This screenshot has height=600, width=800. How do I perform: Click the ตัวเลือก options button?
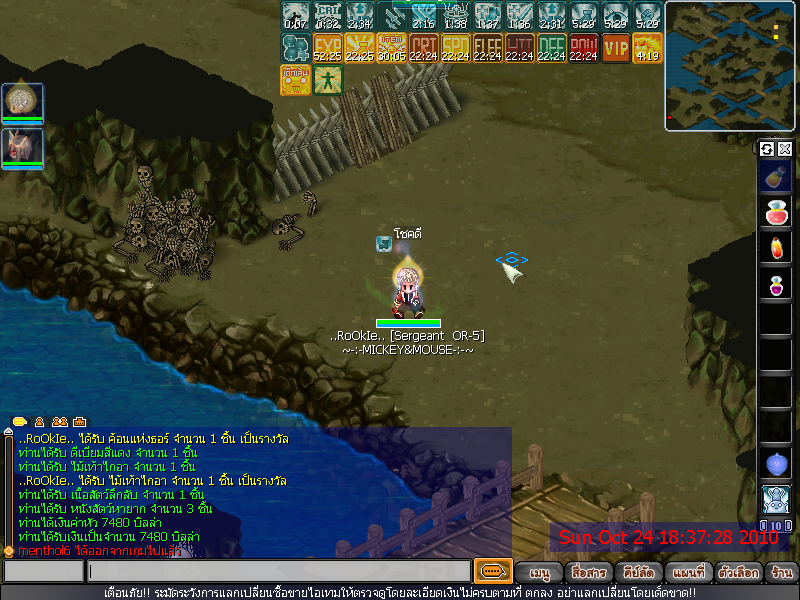[737, 574]
